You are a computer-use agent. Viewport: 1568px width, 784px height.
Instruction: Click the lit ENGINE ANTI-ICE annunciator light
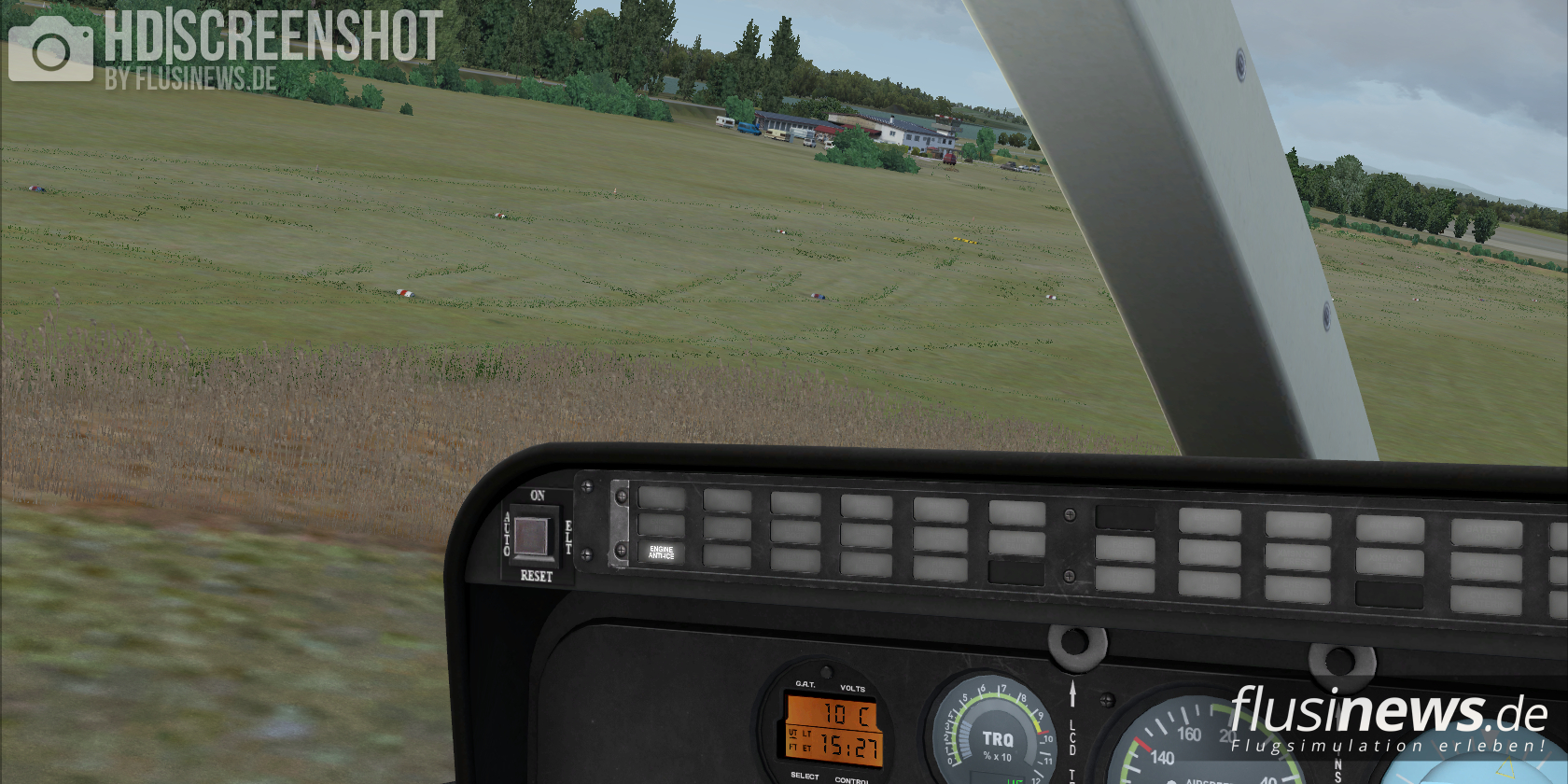(661, 553)
